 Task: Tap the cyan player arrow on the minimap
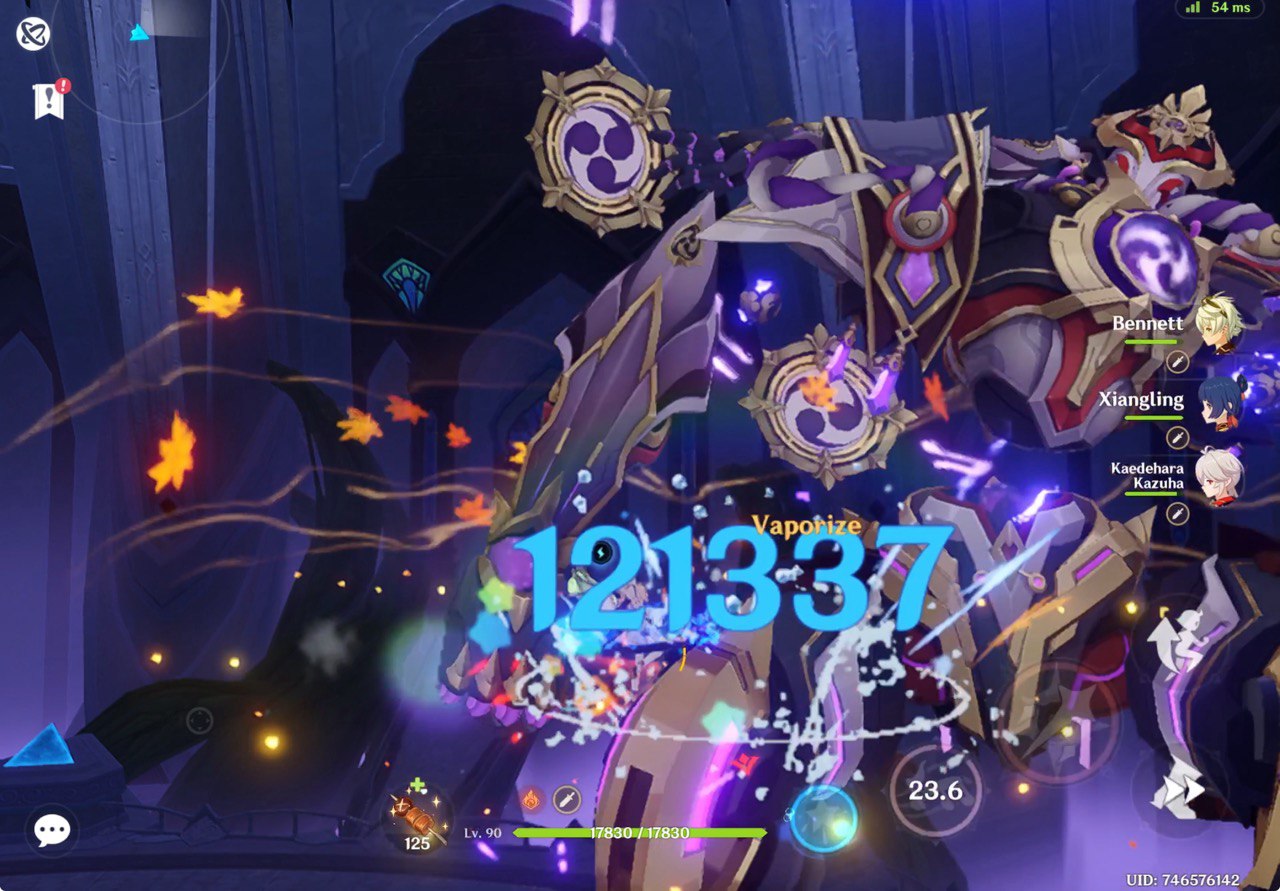point(138,32)
